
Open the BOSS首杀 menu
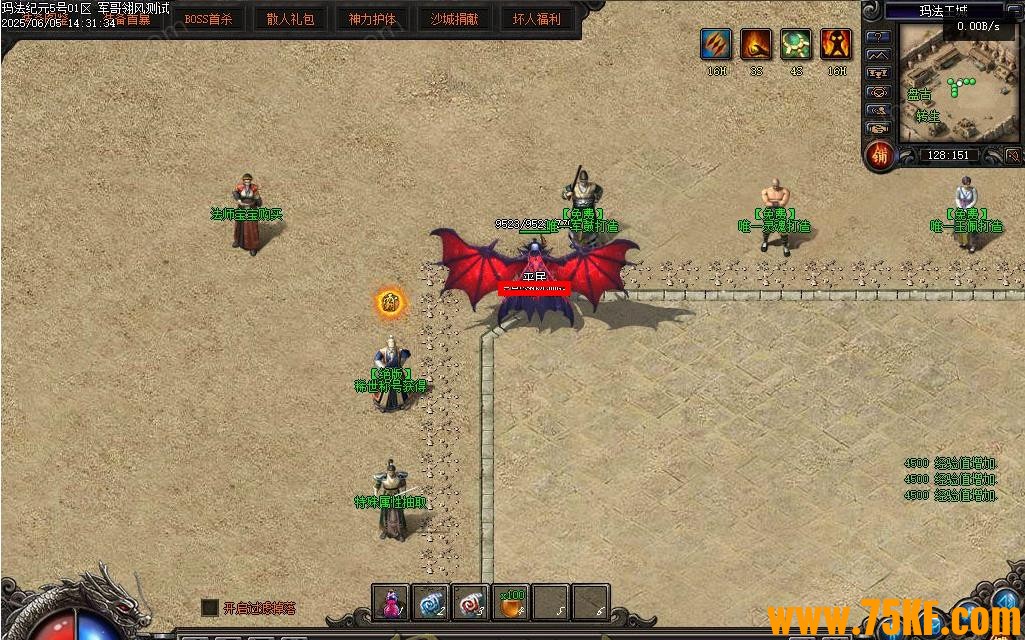(x=208, y=19)
